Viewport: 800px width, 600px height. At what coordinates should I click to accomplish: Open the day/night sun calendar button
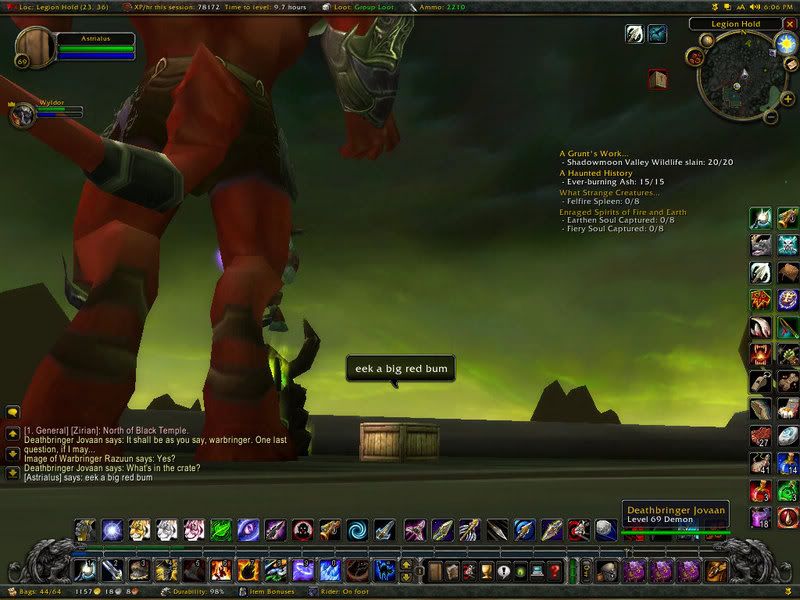(785, 44)
